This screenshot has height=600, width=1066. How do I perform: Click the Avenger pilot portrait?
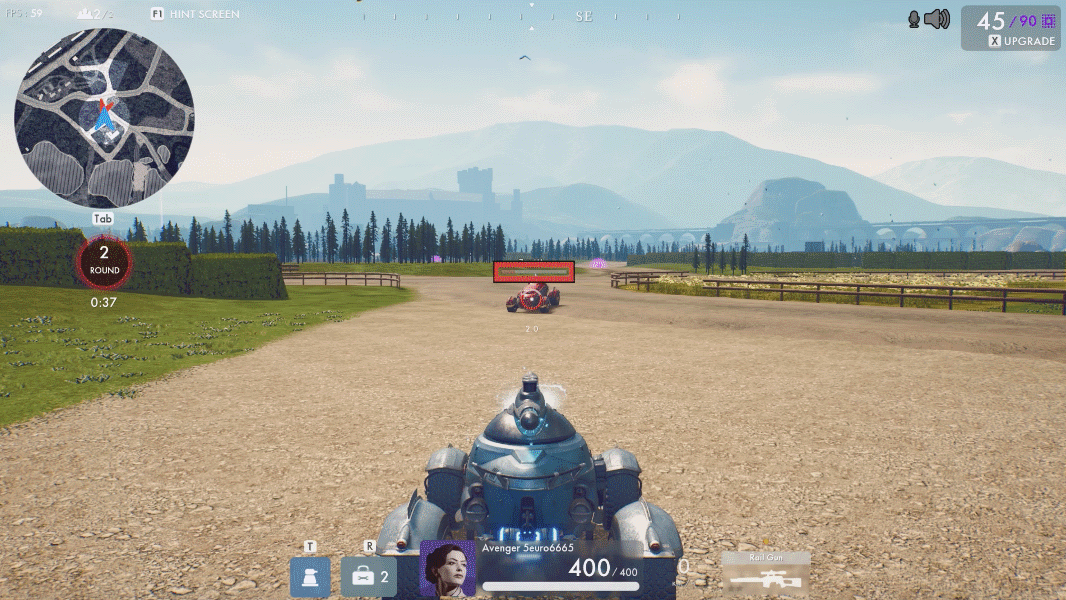447,569
